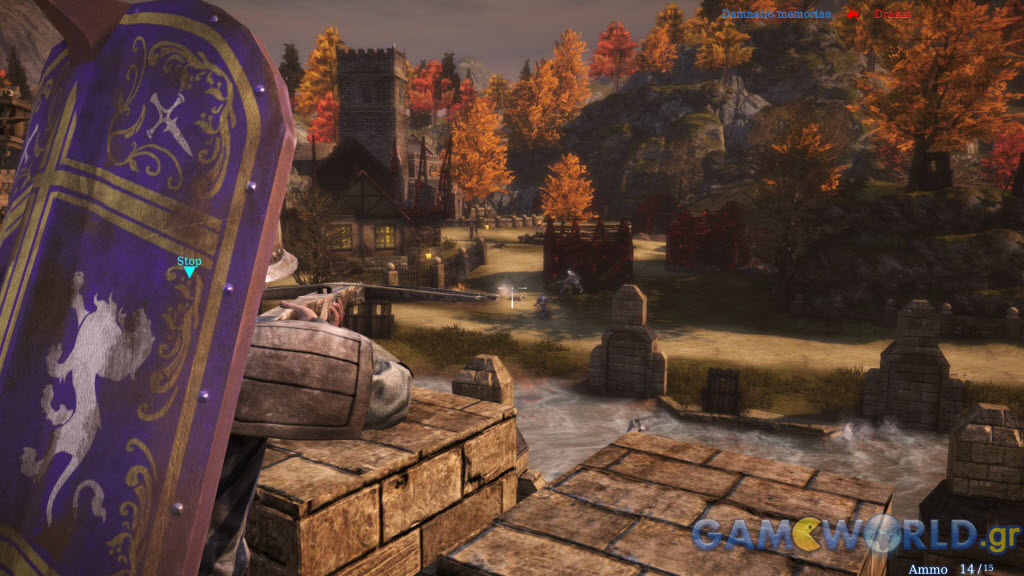Select Damnatio memoriae in the kill feed

[776, 14]
